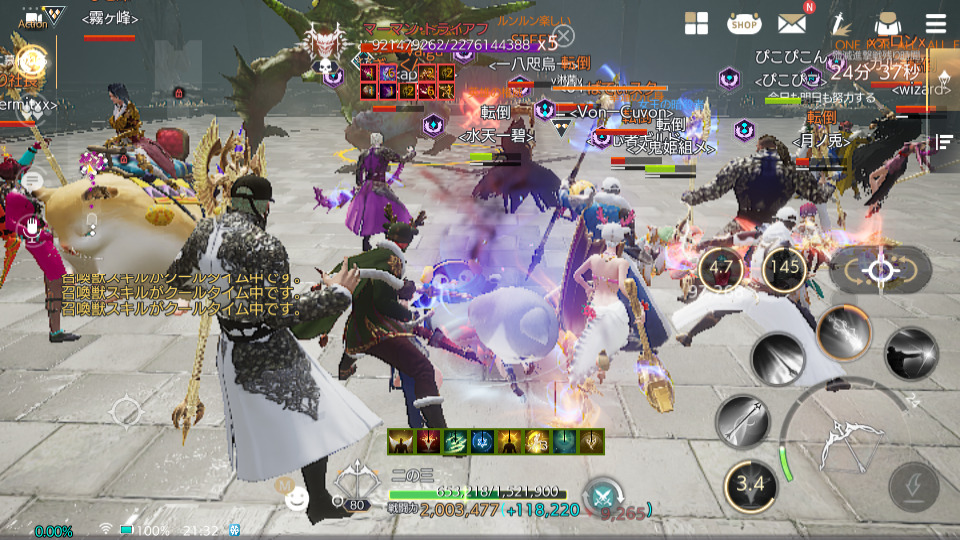This screenshot has width=960, height=540.
Task: Open the SHOP
Action: [743, 23]
